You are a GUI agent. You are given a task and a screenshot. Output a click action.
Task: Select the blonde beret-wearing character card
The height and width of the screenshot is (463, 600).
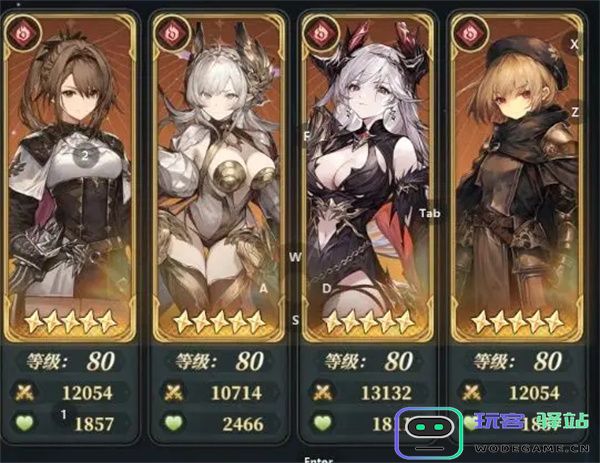tap(517, 180)
